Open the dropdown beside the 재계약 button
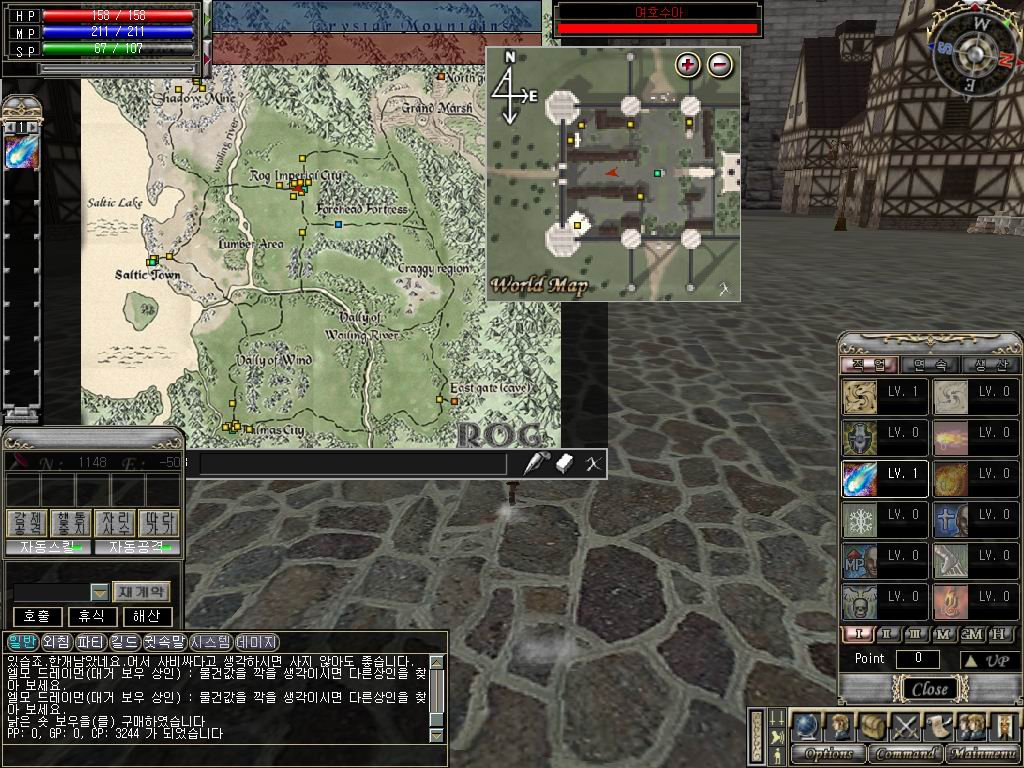This screenshot has height=768, width=1024. click(99, 592)
